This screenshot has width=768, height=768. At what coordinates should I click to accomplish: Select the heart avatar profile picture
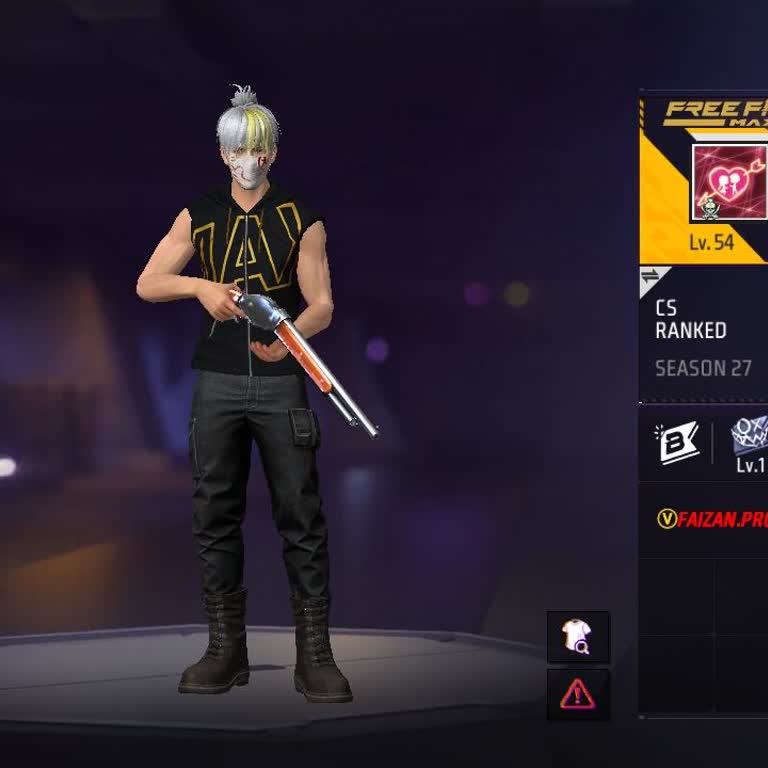pyautogui.click(x=730, y=182)
